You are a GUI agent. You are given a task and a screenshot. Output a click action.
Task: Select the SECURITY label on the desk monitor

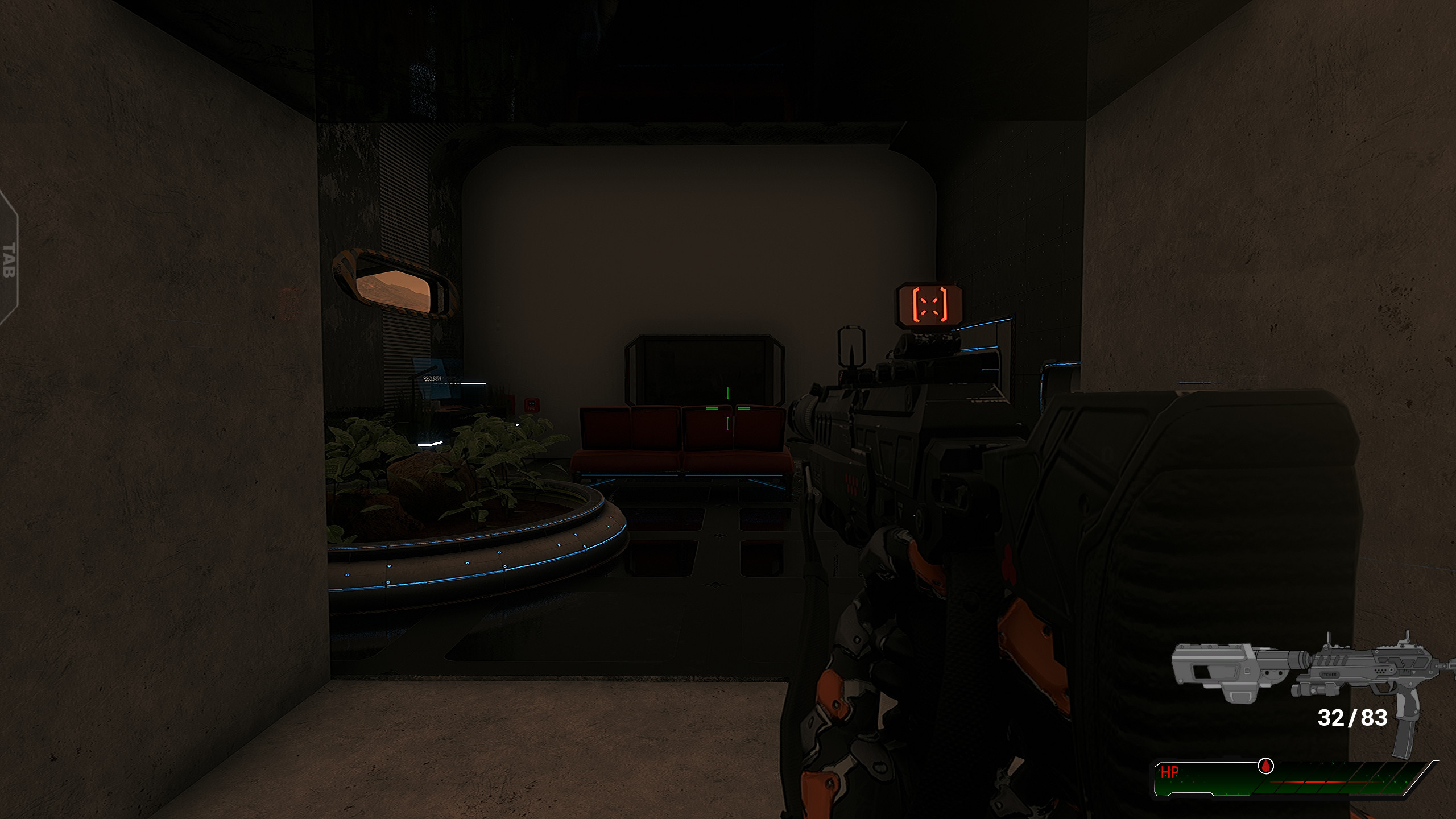pyautogui.click(x=432, y=378)
